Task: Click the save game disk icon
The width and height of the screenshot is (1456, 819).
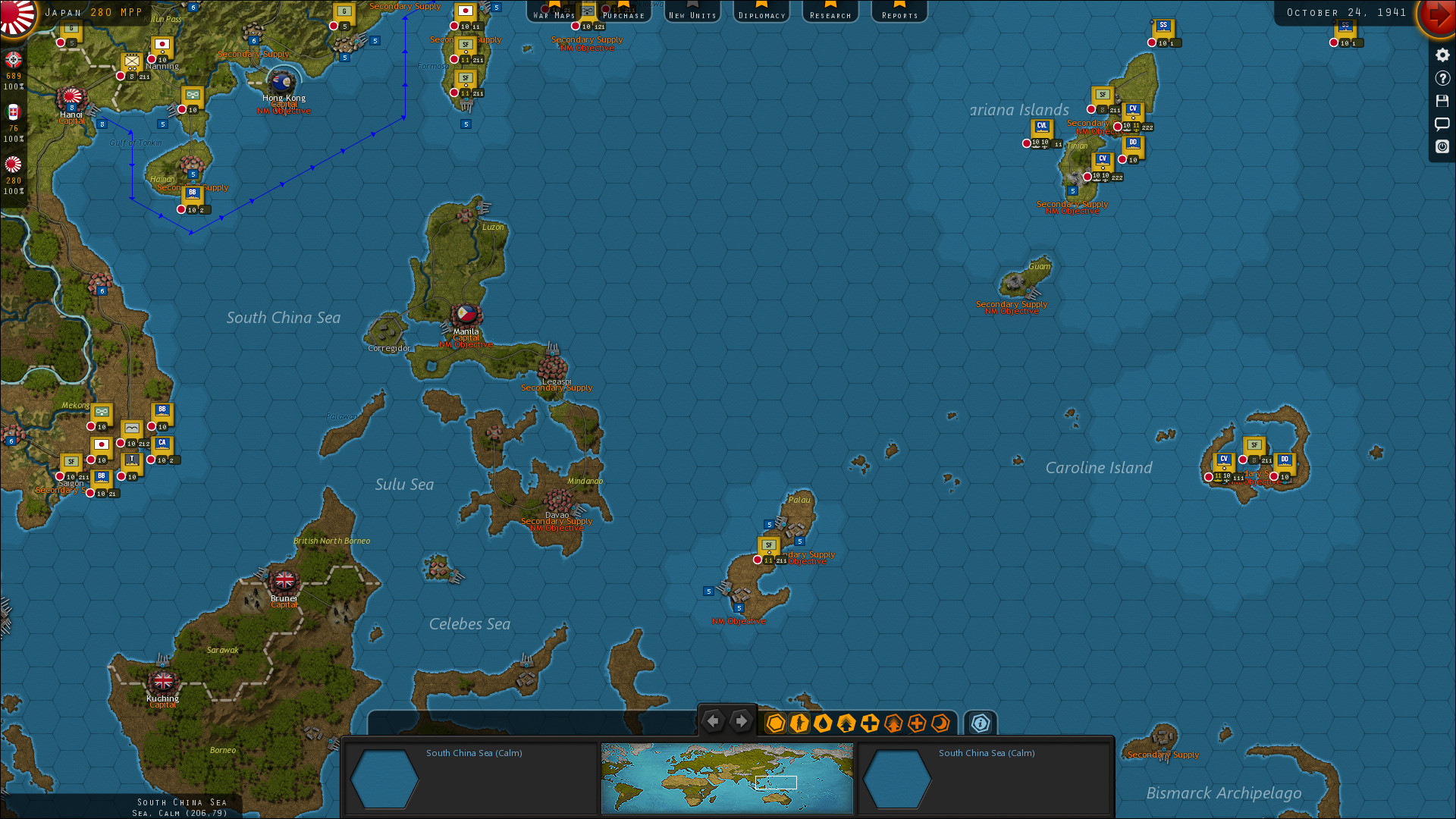Action: 1442,101
